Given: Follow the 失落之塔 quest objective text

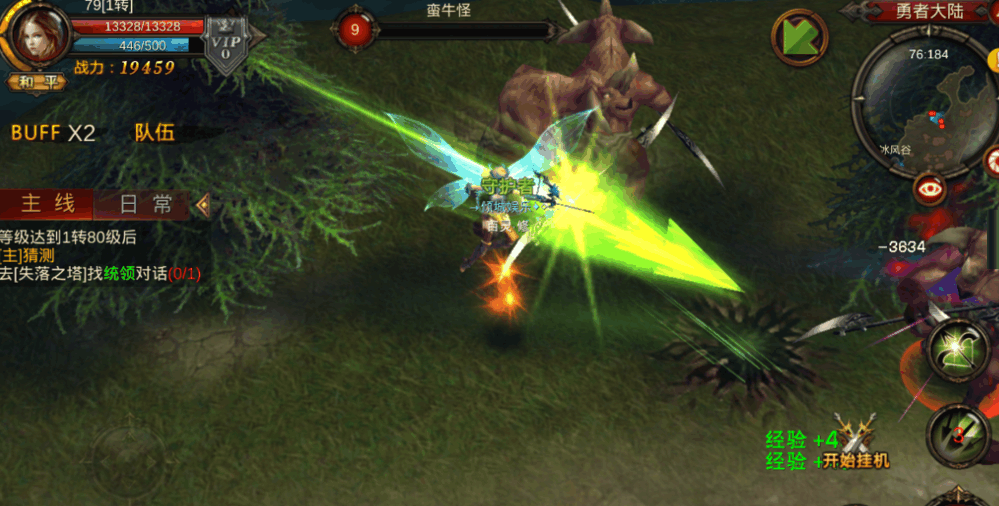Looking at the screenshot, I should coord(100,272).
